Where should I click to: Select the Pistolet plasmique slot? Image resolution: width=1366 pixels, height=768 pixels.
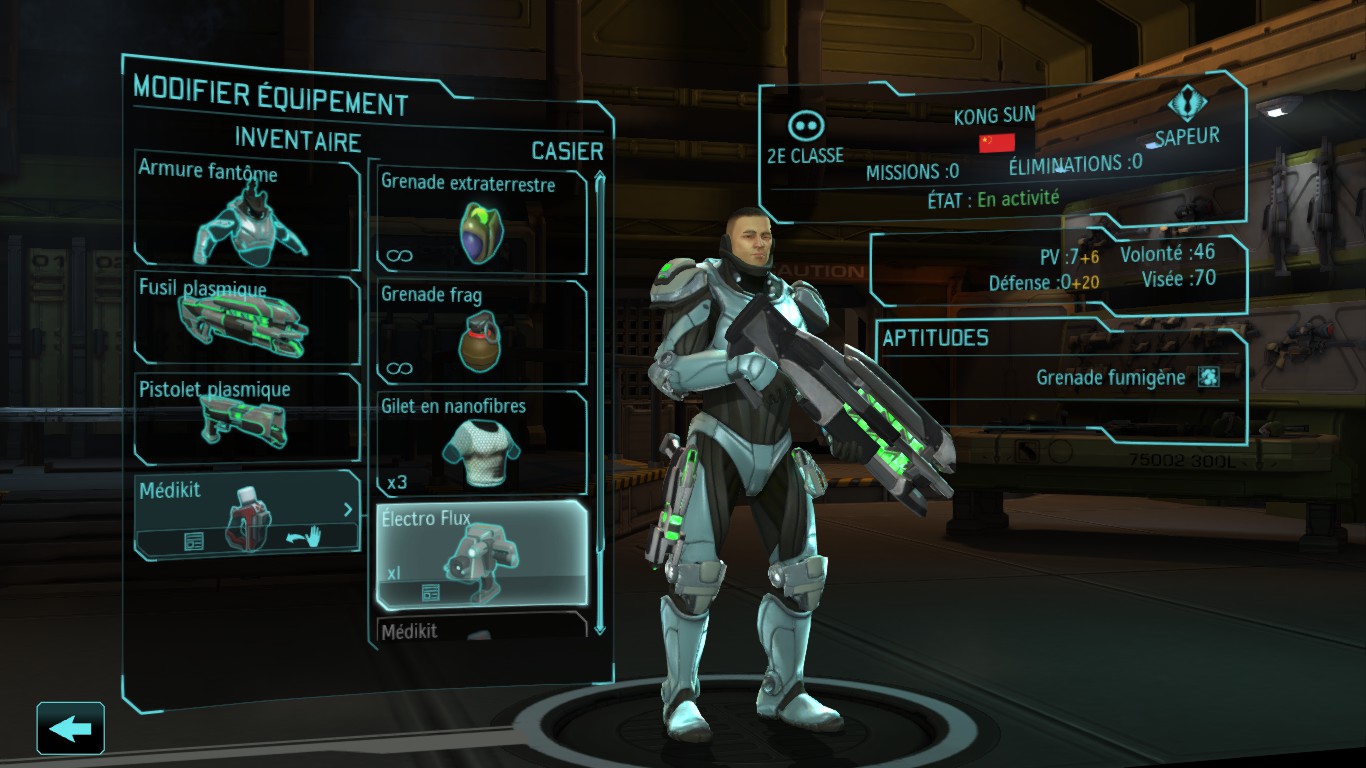point(247,418)
